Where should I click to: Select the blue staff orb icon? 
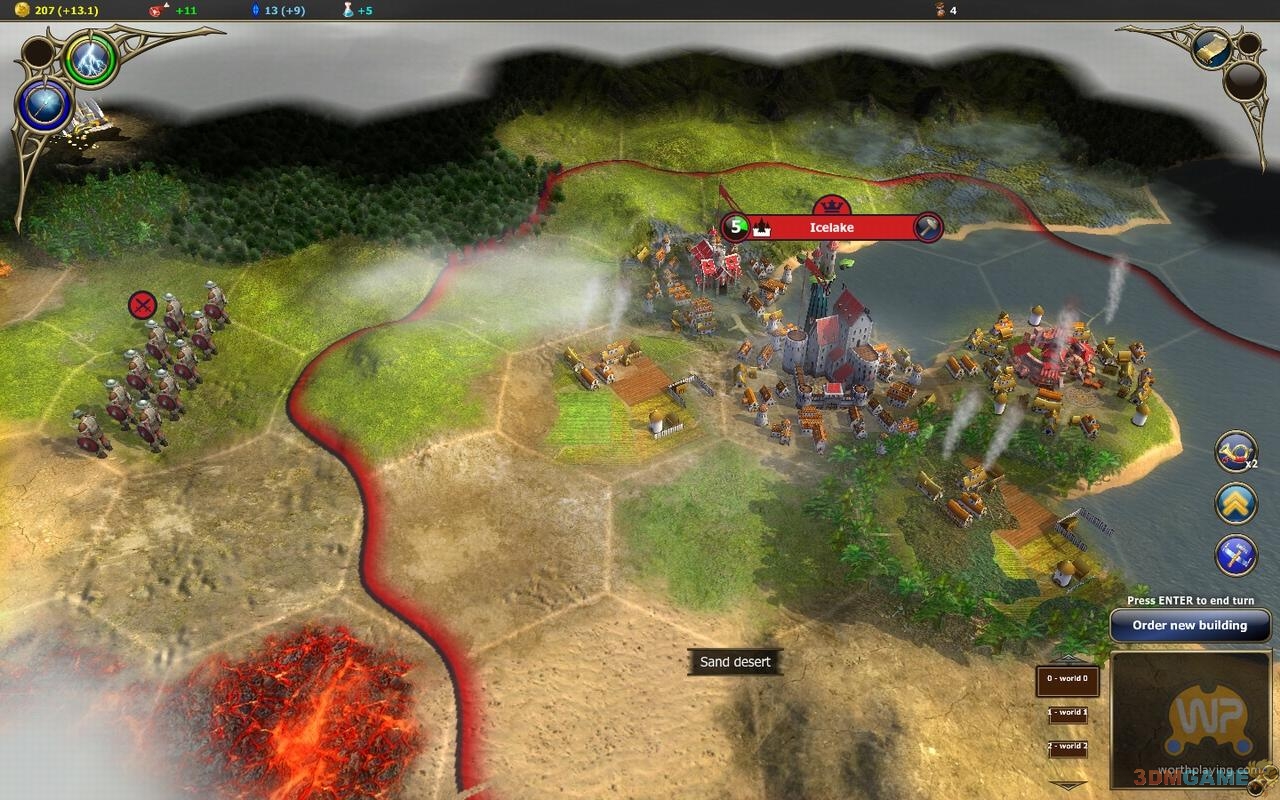point(45,106)
